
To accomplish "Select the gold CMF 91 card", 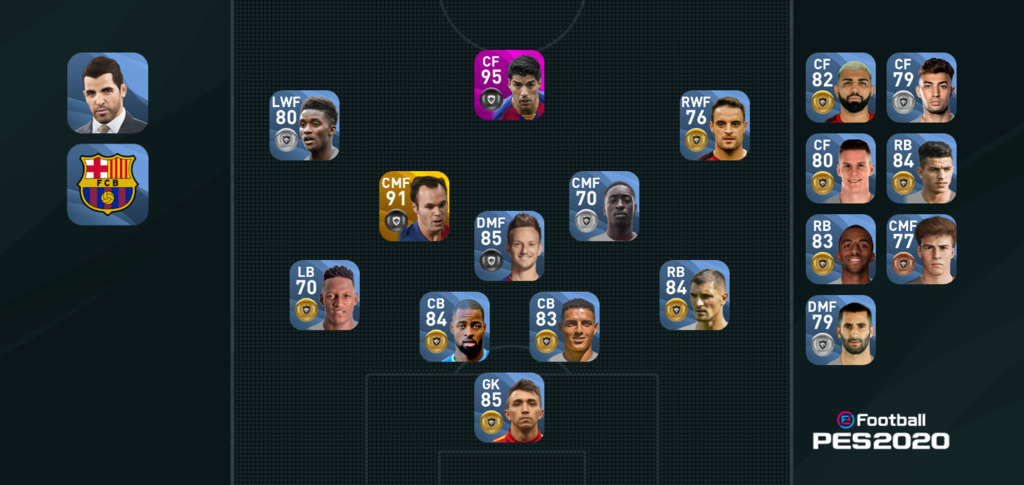I will point(414,207).
